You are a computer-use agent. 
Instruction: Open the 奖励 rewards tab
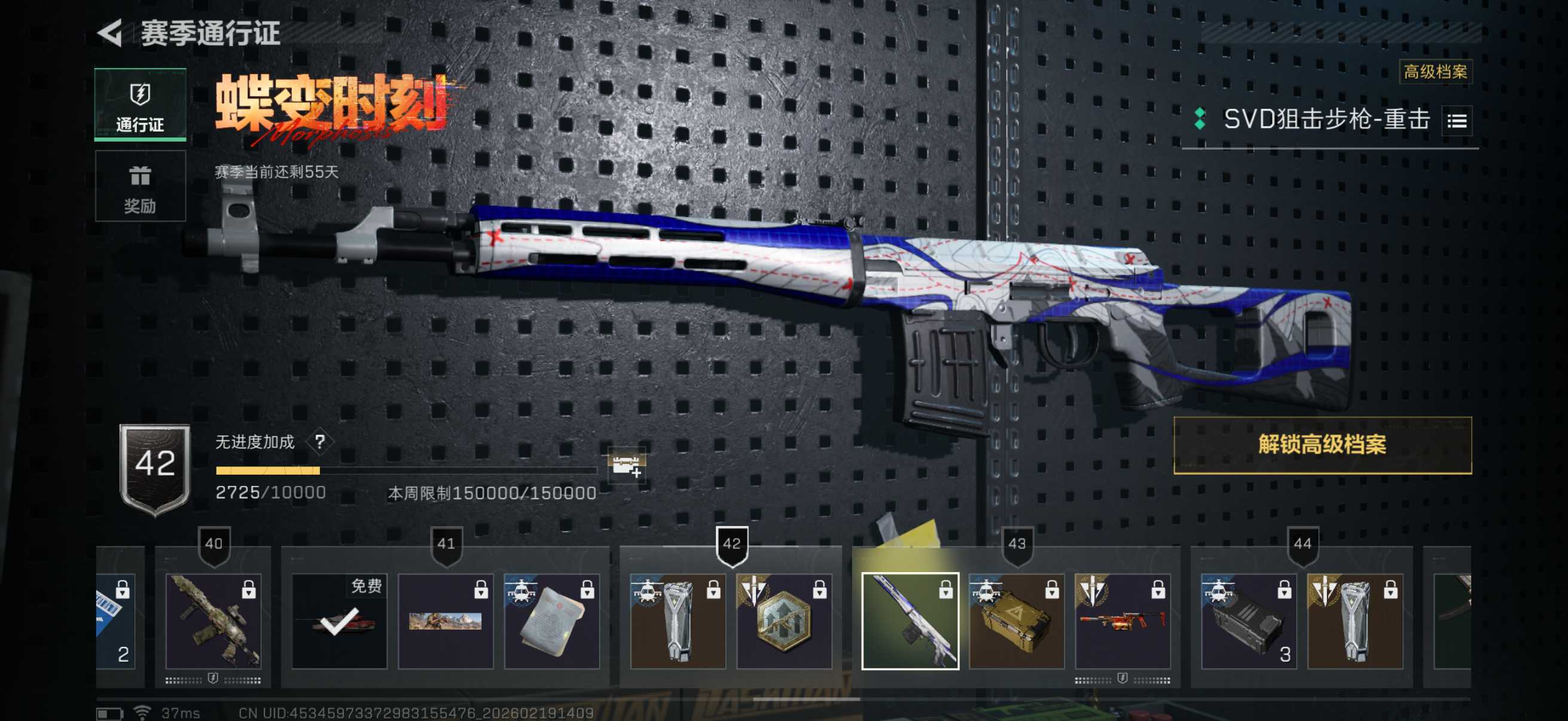[x=140, y=186]
